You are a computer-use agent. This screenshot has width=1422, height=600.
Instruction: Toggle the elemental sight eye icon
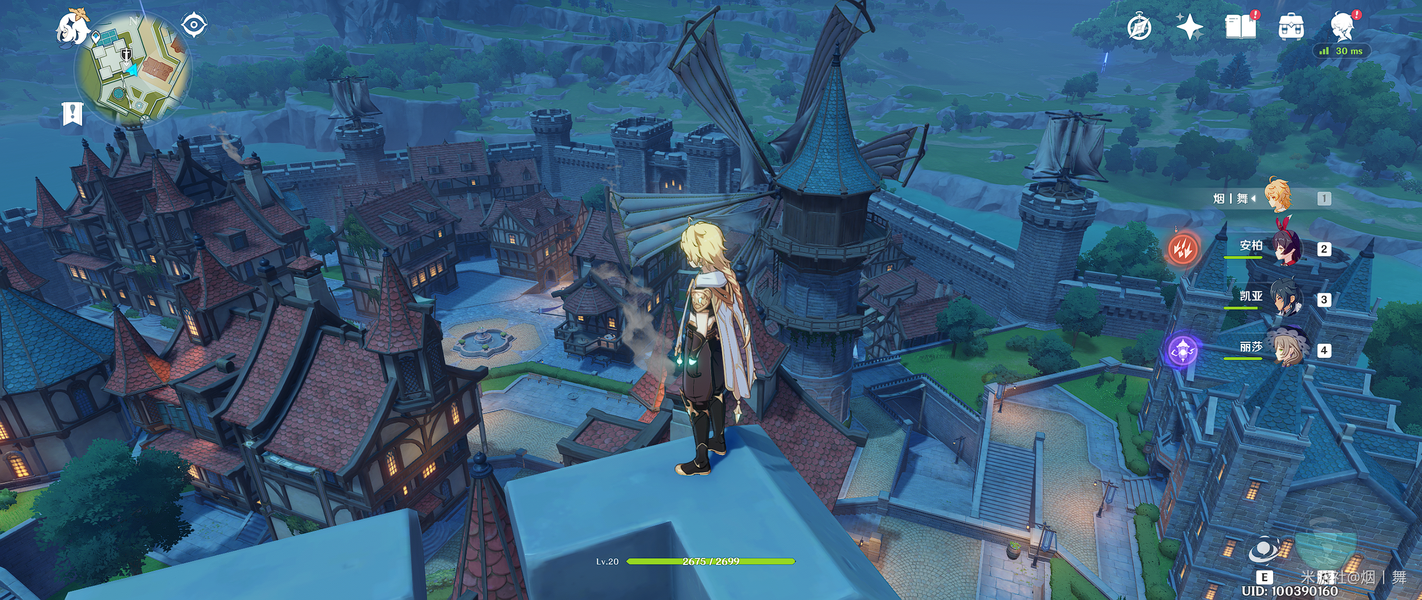coord(194,25)
